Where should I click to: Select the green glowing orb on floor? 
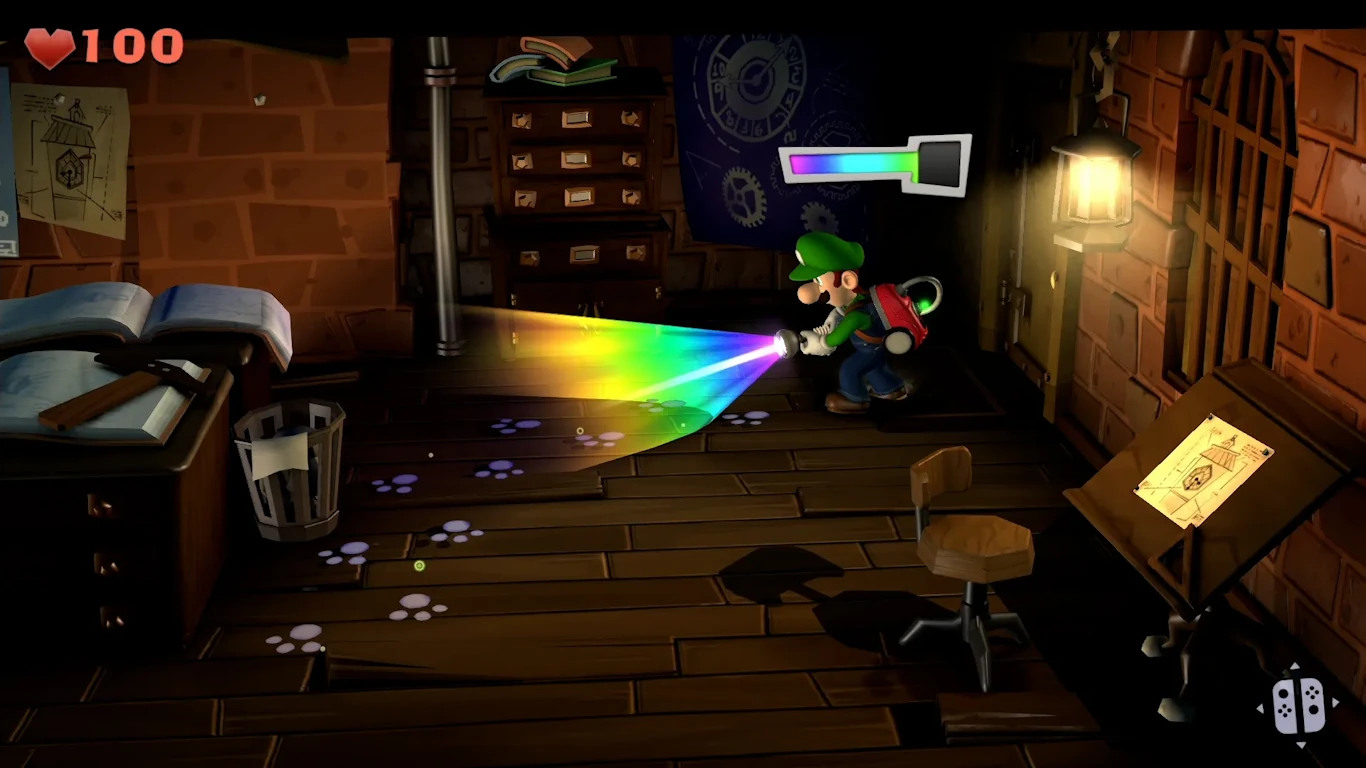(x=420, y=564)
